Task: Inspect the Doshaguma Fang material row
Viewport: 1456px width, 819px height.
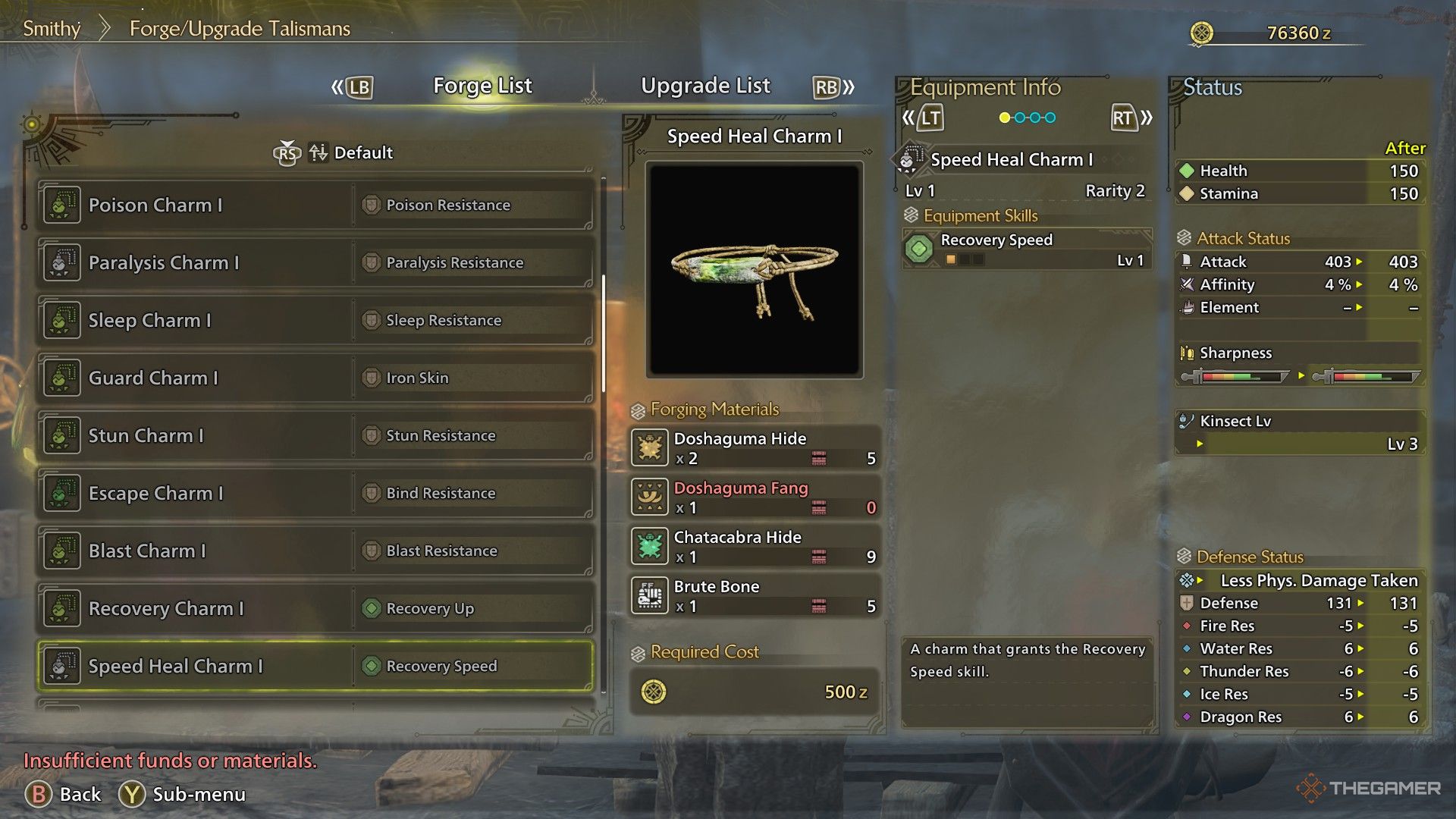Action: point(755,497)
